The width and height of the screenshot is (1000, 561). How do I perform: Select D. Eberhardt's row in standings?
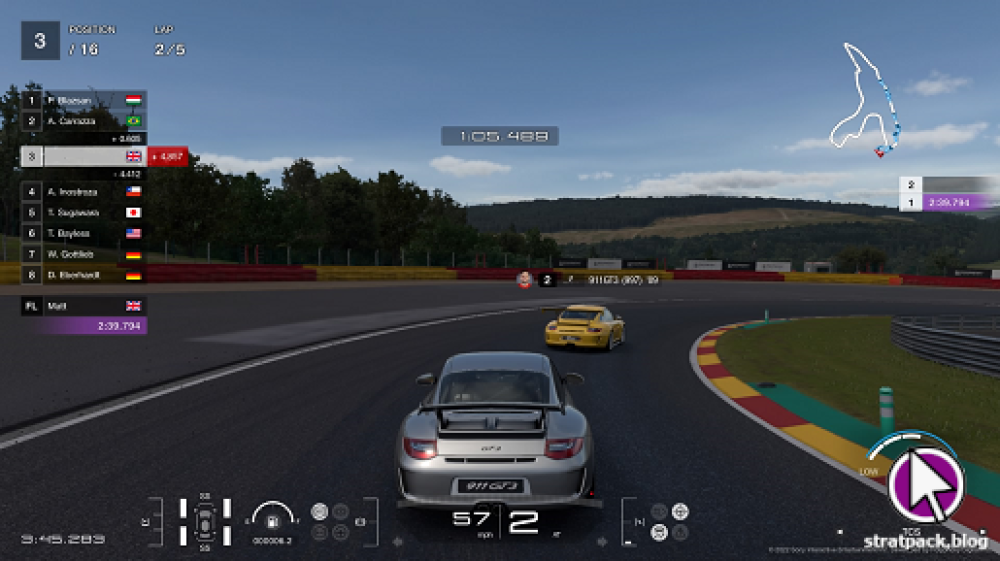[84, 275]
